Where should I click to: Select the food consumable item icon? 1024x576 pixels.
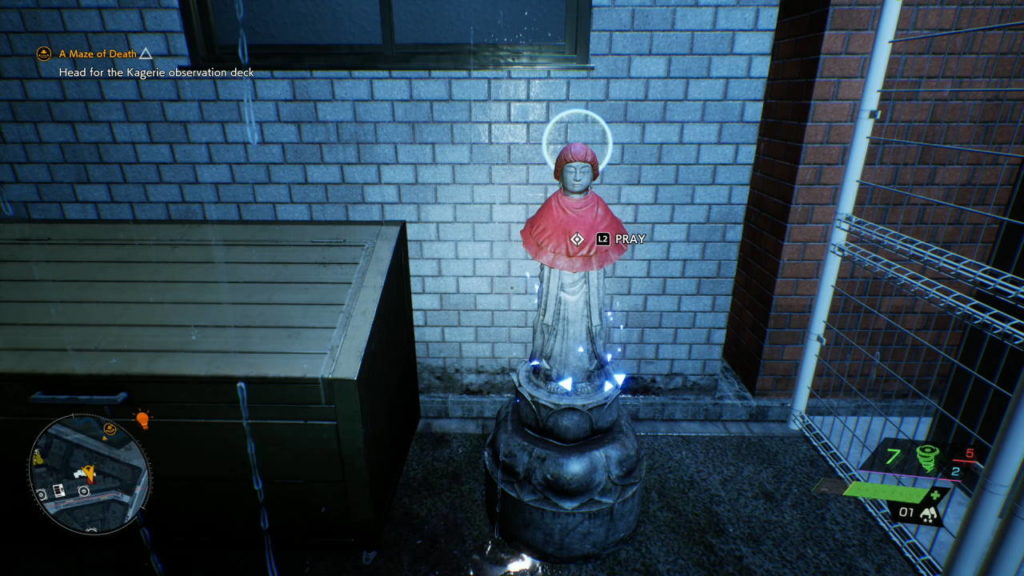[x=928, y=514]
